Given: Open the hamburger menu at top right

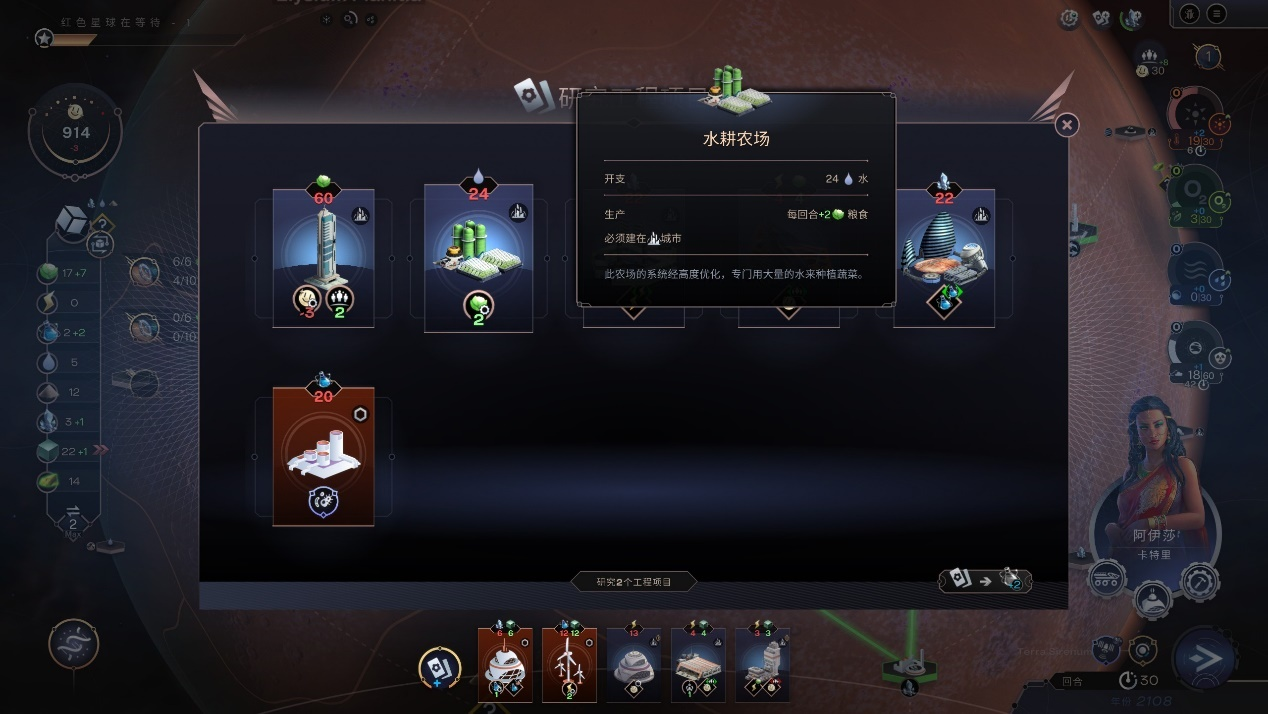Looking at the screenshot, I should click(x=1216, y=14).
